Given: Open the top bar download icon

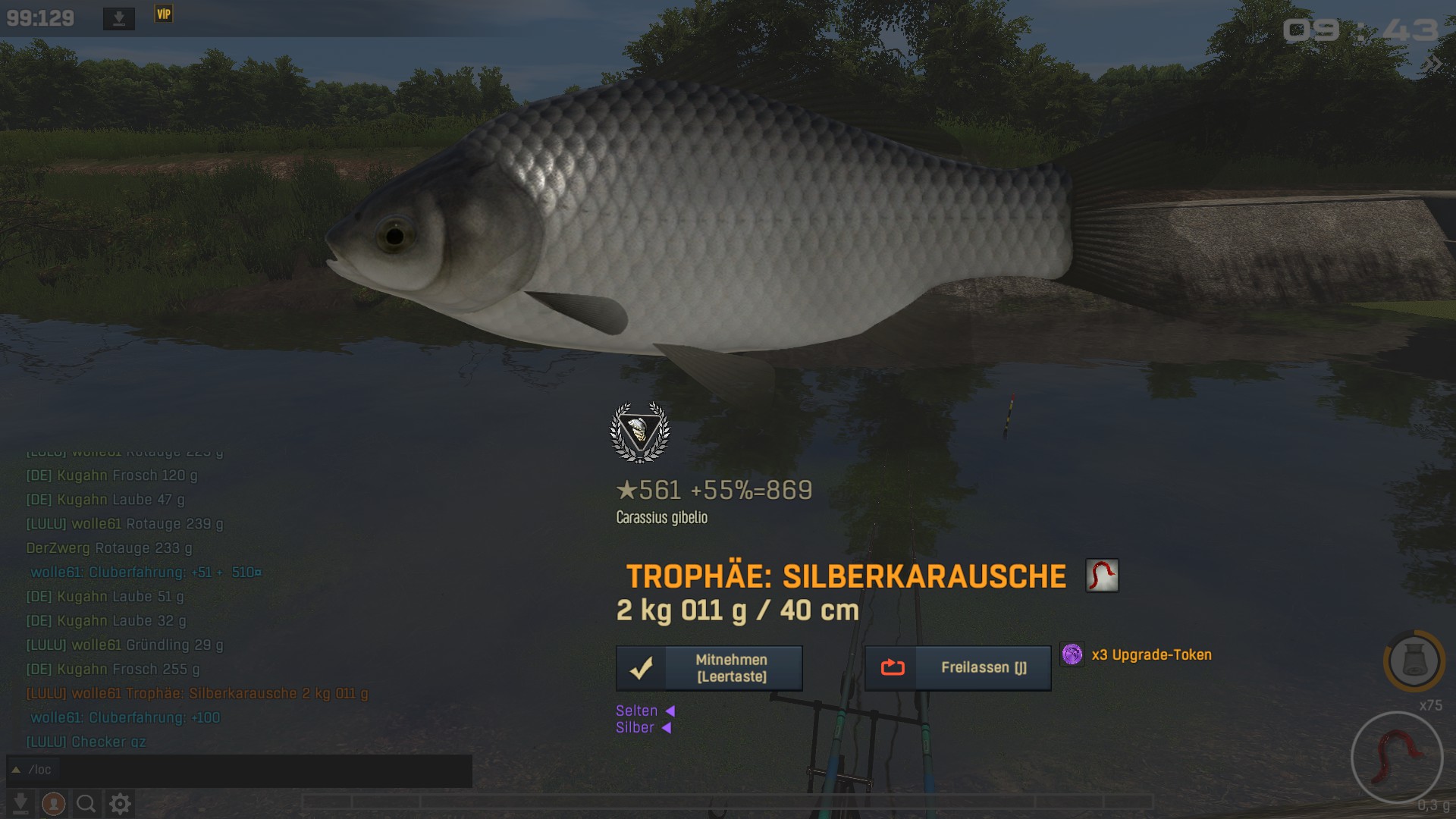Looking at the screenshot, I should (x=119, y=18).
